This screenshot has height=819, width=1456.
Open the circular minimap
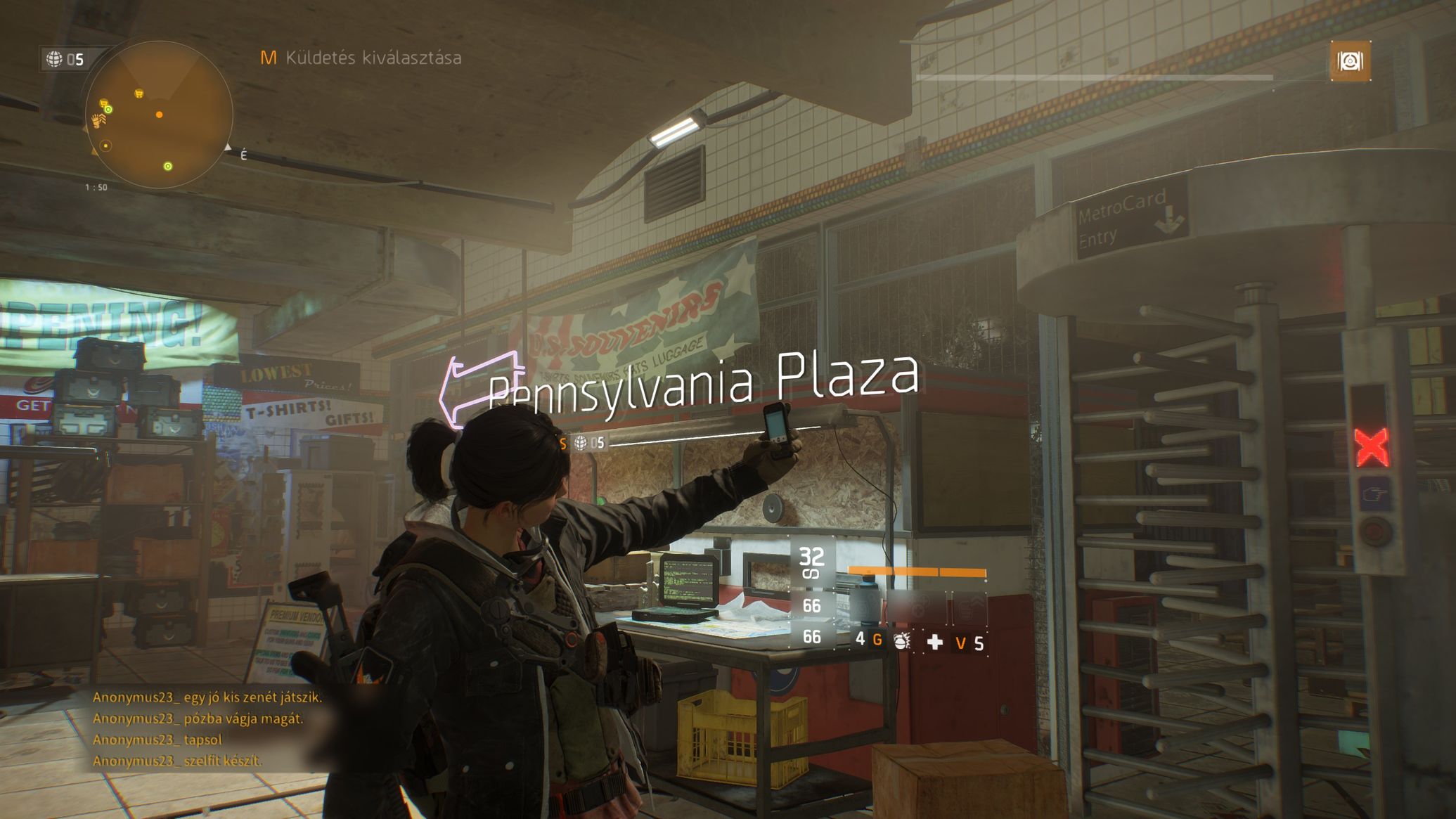(159, 115)
